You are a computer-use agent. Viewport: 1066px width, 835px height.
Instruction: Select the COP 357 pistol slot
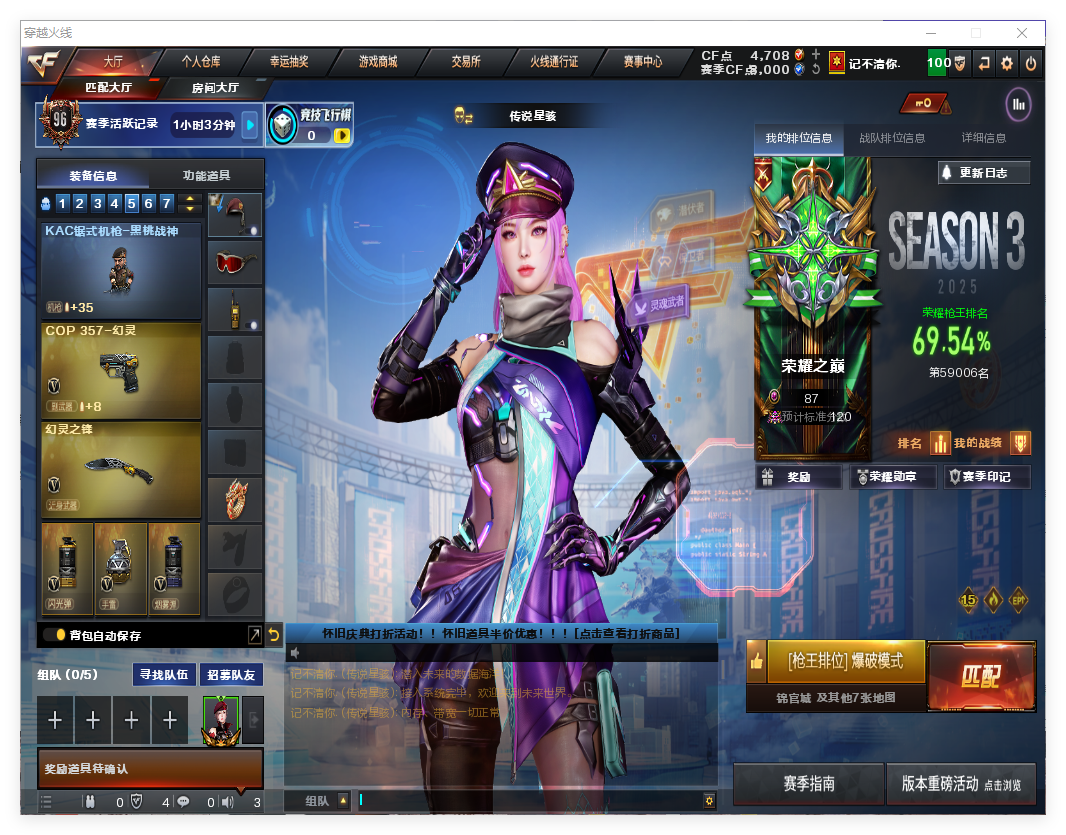pos(121,369)
